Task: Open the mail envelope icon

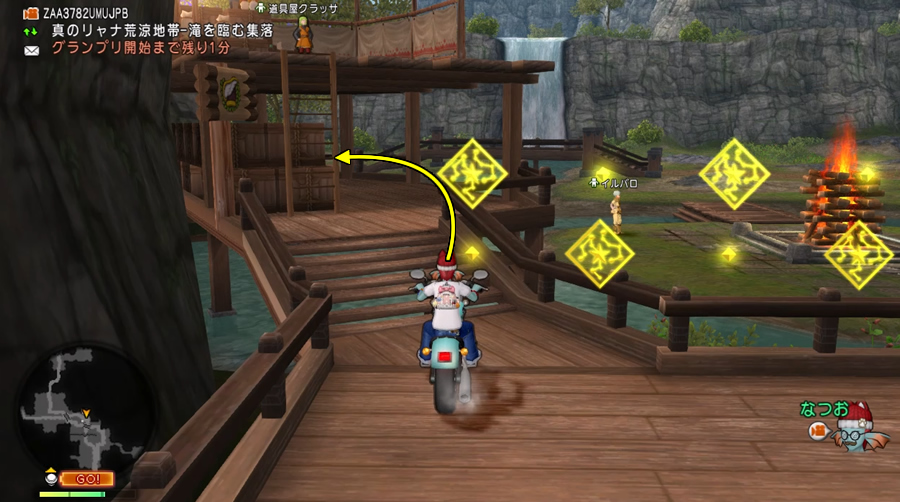Action: click(x=31, y=49)
